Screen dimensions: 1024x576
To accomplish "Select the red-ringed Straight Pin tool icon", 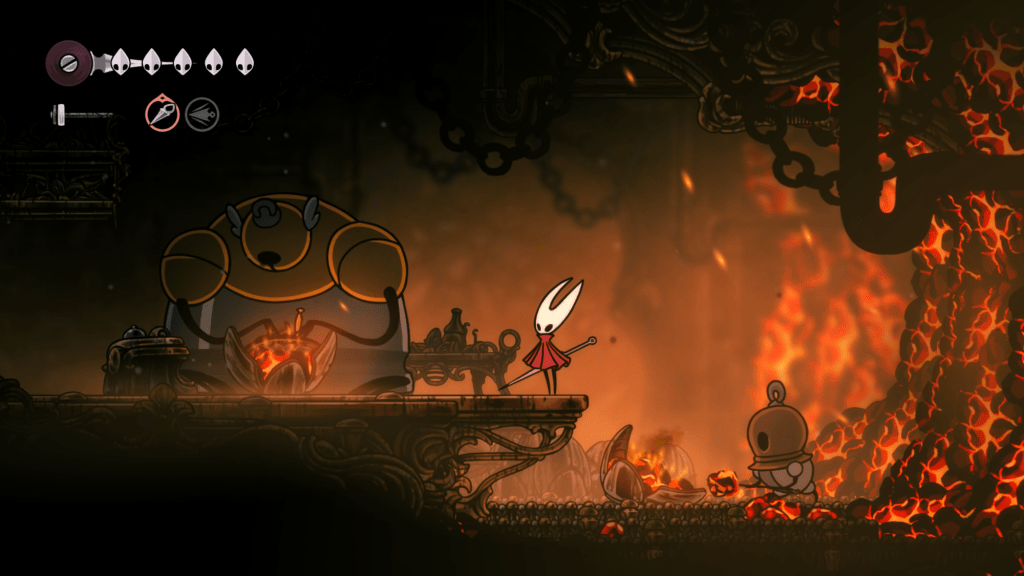I will tap(162, 113).
